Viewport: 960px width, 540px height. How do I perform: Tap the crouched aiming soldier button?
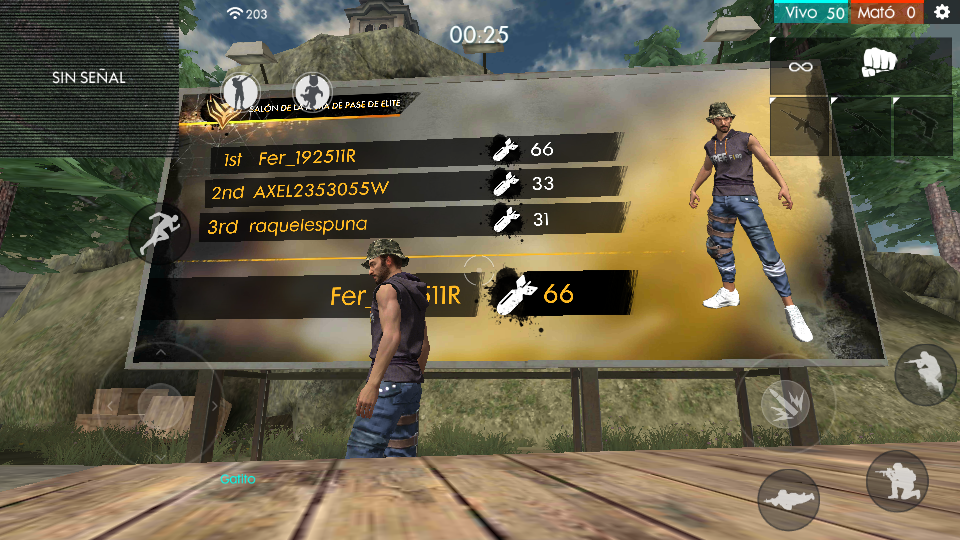click(925, 375)
